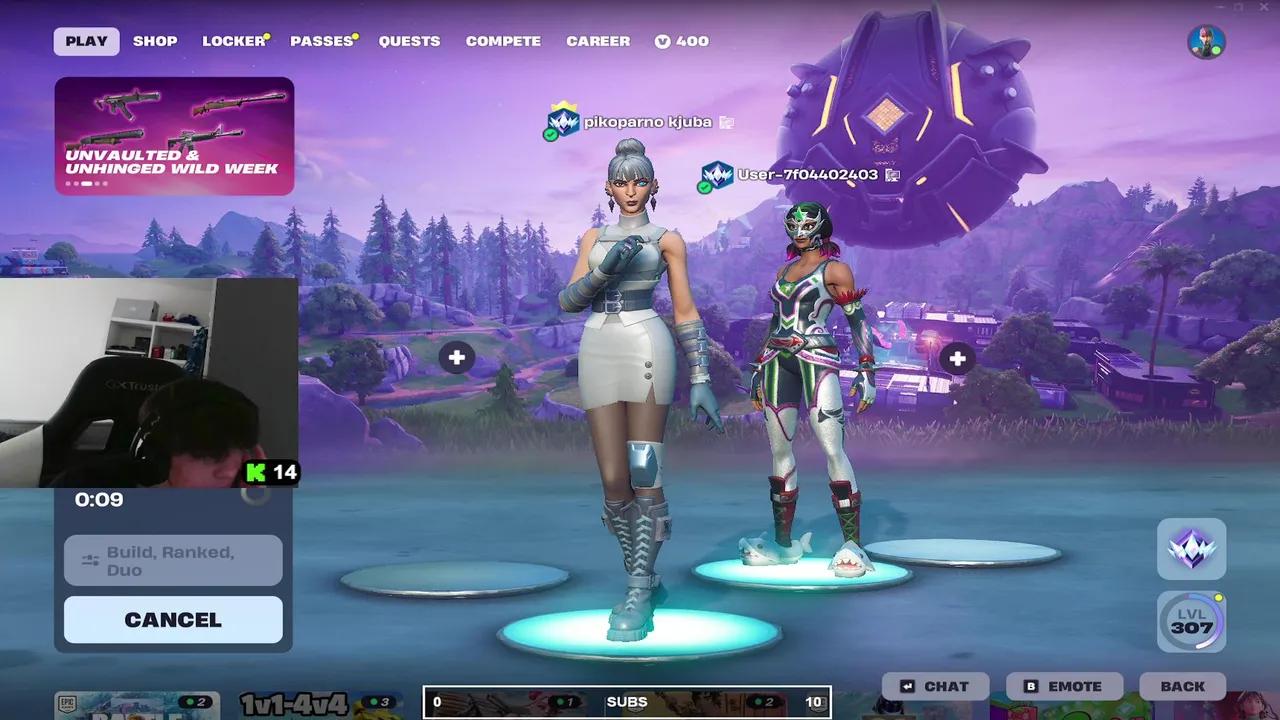The width and height of the screenshot is (1280, 720).
Task: Open the QUESTS menu
Action: click(x=409, y=41)
